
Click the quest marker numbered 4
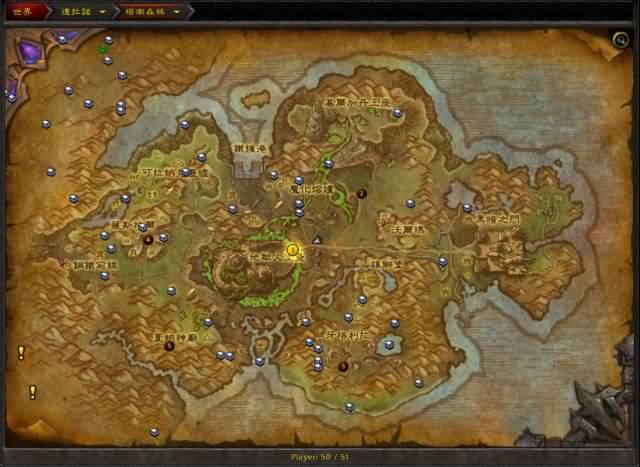(x=148, y=240)
